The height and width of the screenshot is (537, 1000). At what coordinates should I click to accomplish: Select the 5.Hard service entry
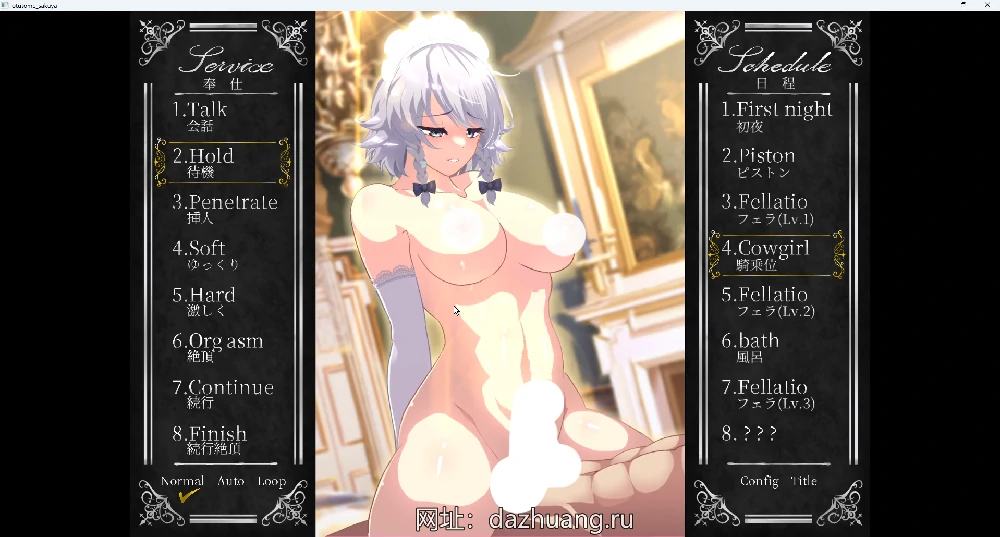point(204,300)
